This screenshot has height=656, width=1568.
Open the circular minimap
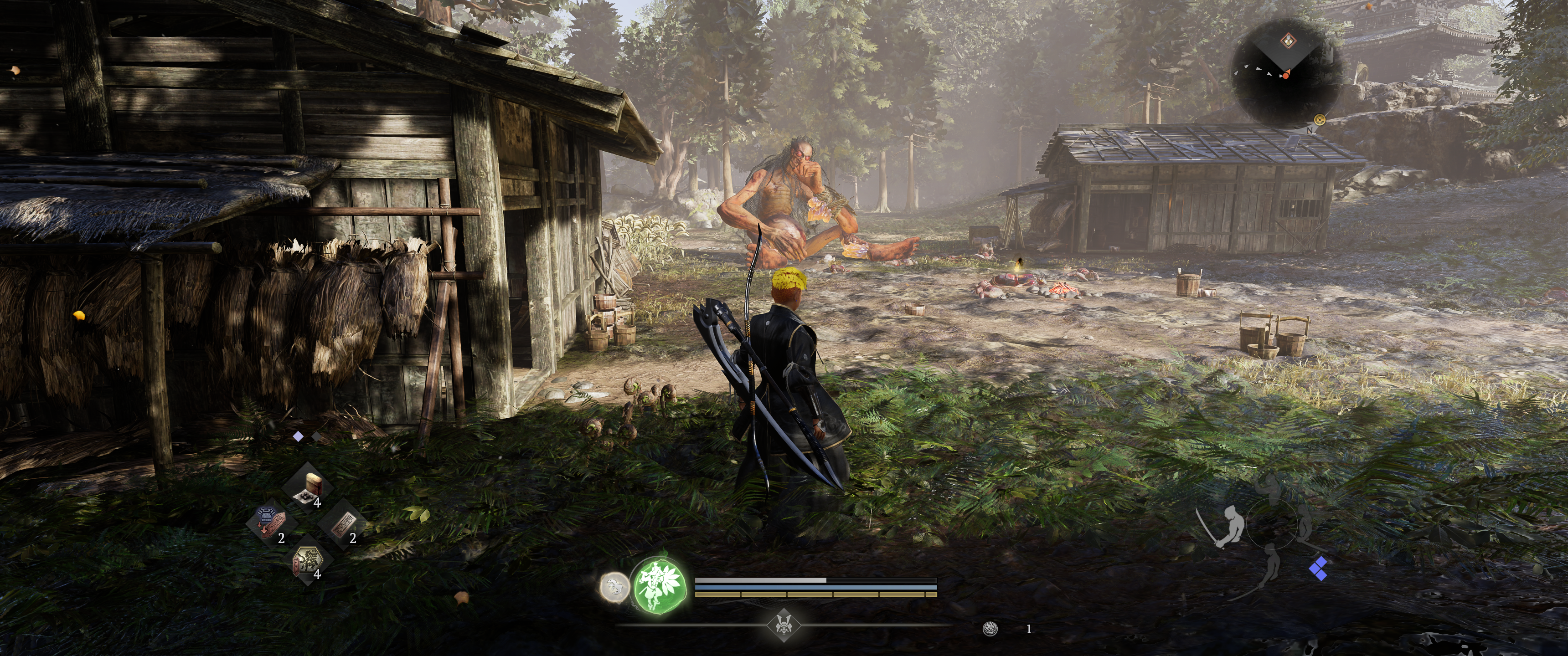(1287, 78)
